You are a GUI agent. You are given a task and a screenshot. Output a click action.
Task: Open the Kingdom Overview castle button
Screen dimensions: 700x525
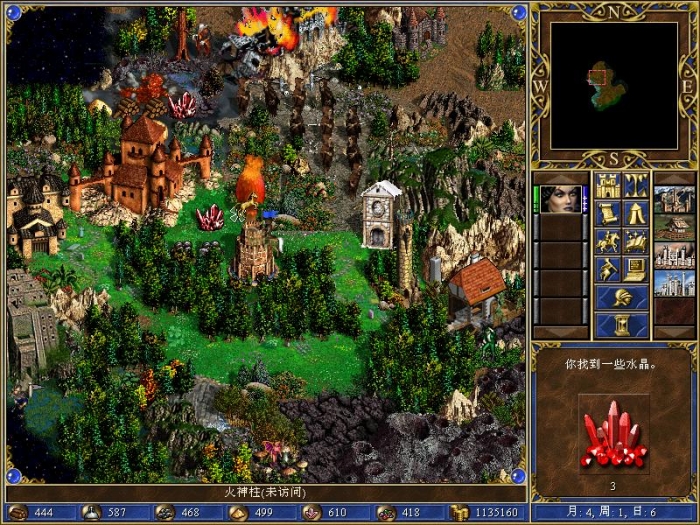pyautogui.click(x=607, y=185)
